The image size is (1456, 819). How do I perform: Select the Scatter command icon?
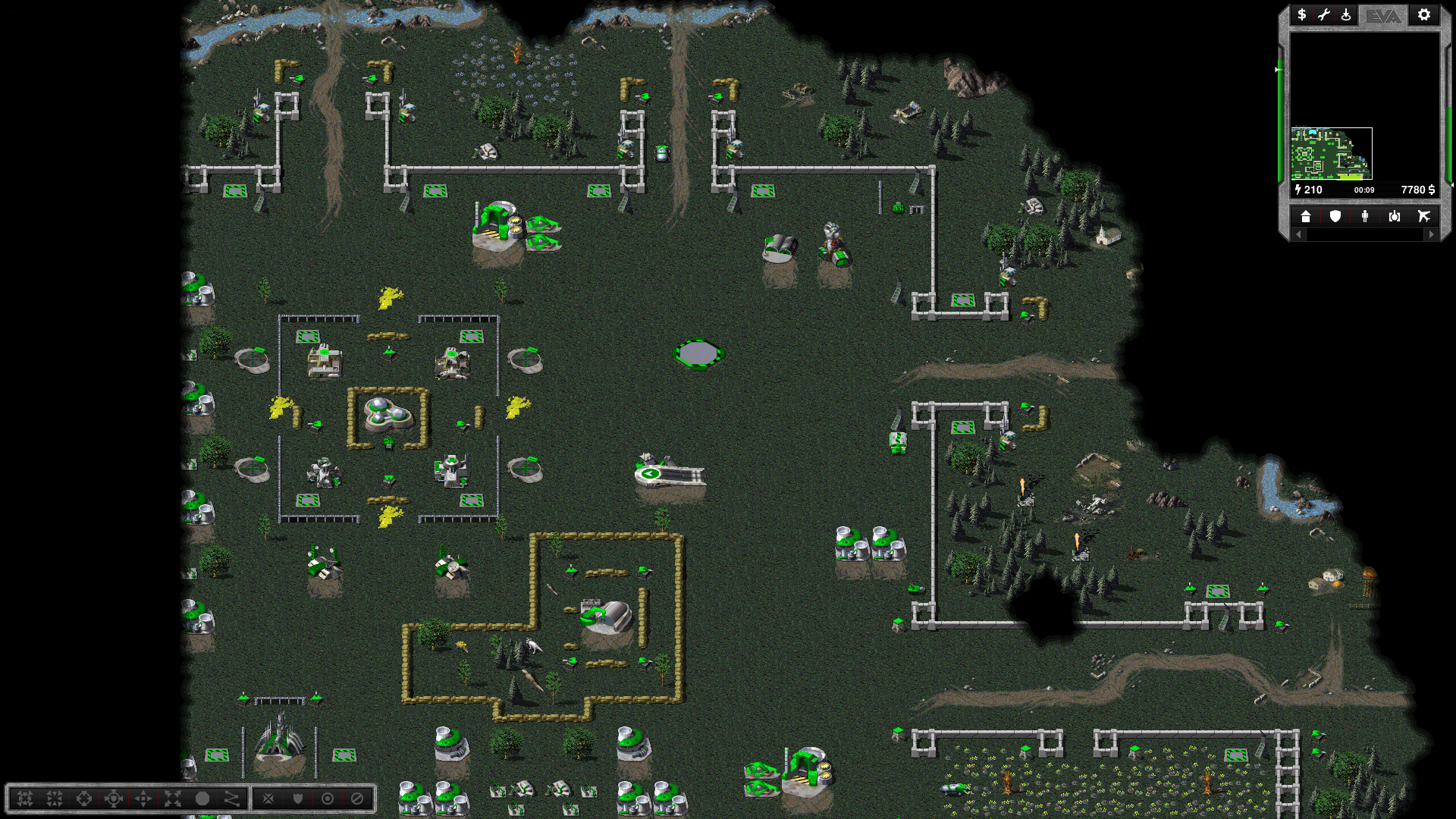(x=173, y=799)
